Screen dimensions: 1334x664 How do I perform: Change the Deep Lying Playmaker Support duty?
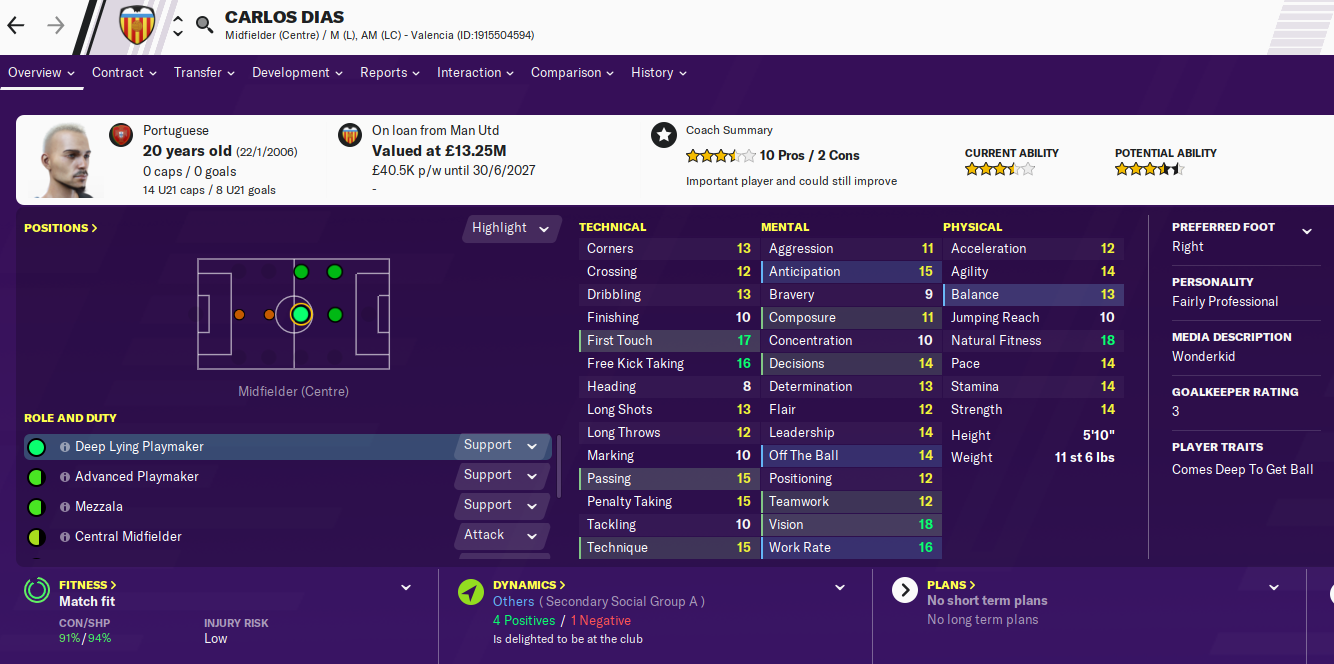[501, 446]
